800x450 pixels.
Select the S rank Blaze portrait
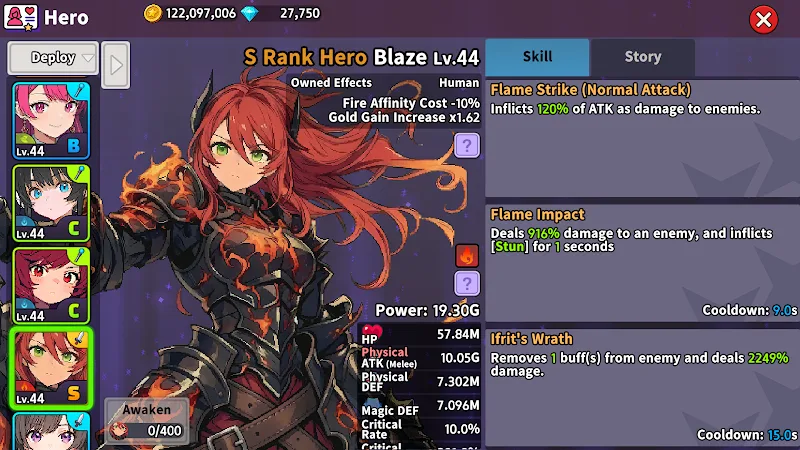(x=51, y=367)
